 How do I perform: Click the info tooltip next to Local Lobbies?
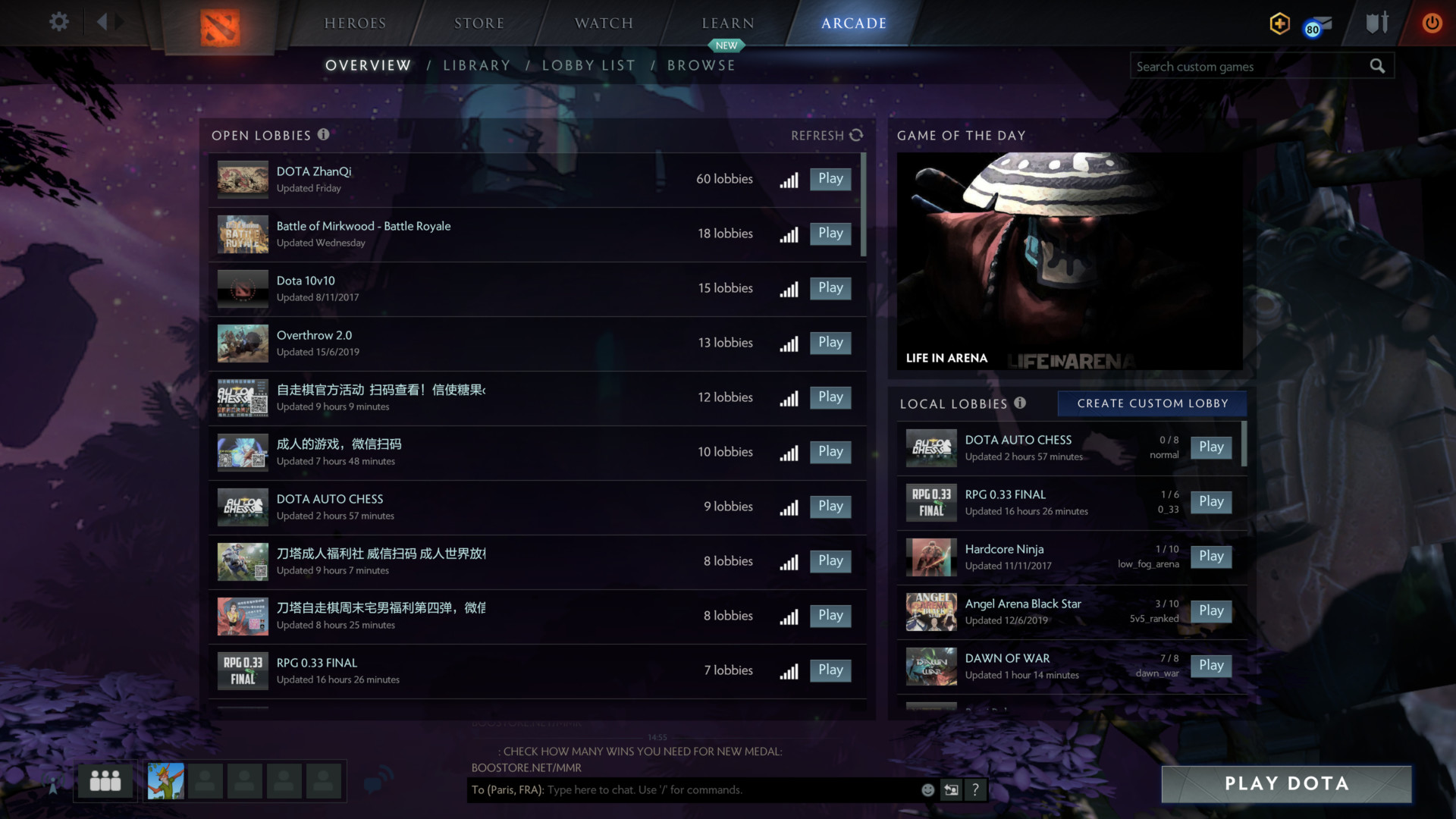[1019, 403]
